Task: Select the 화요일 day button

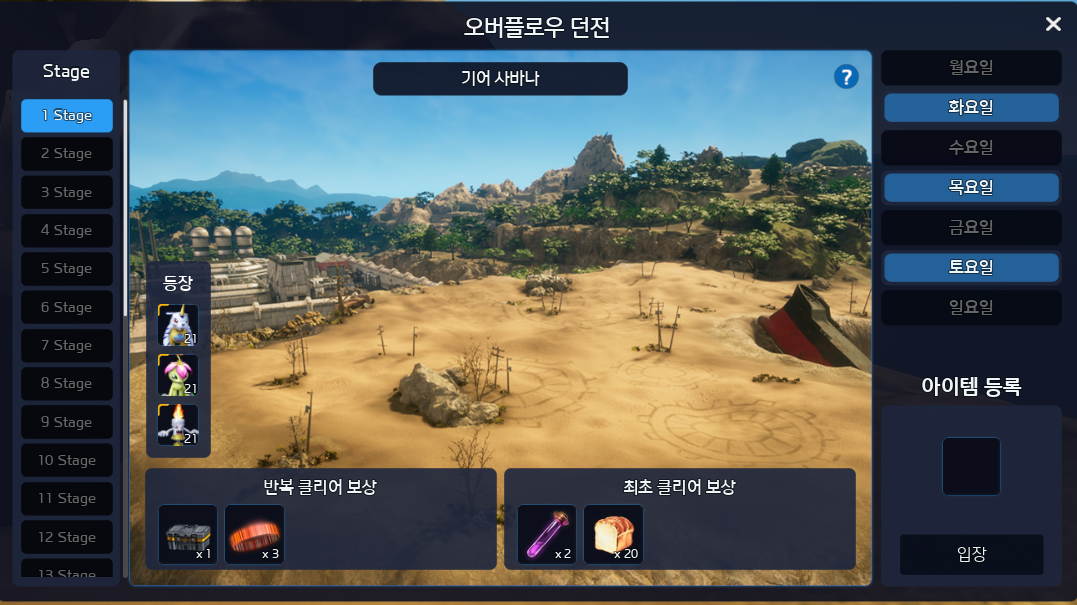Action: click(970, 107)
